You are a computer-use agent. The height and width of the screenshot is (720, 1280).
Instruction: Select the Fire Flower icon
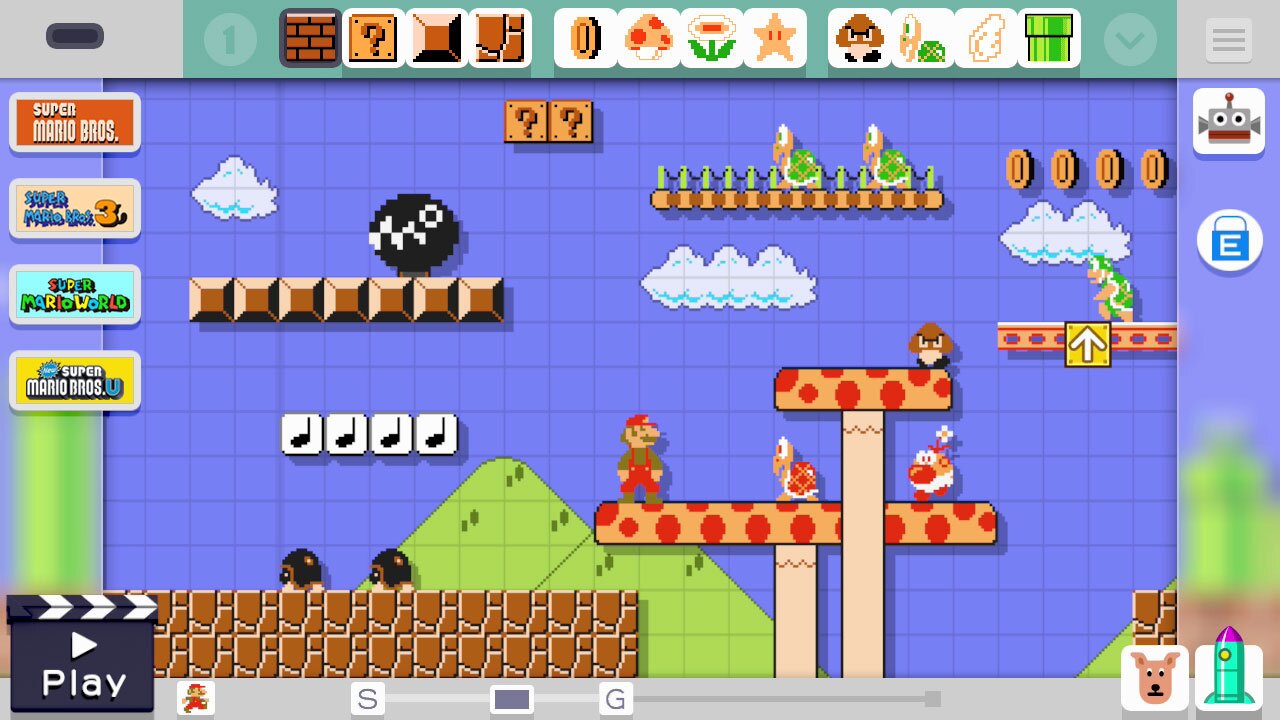click(712, 39)
